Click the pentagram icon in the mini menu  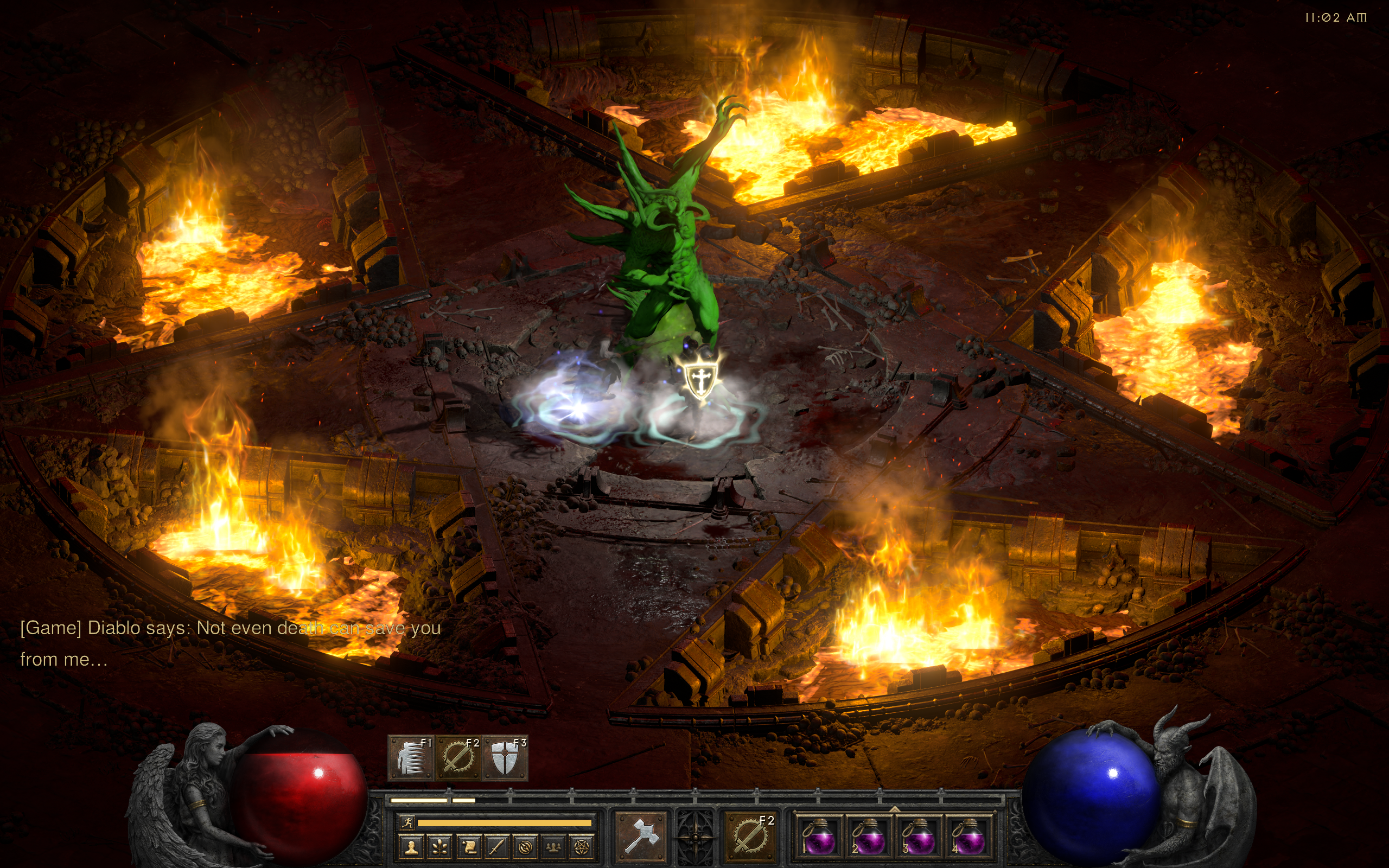(x=582, y=847)
